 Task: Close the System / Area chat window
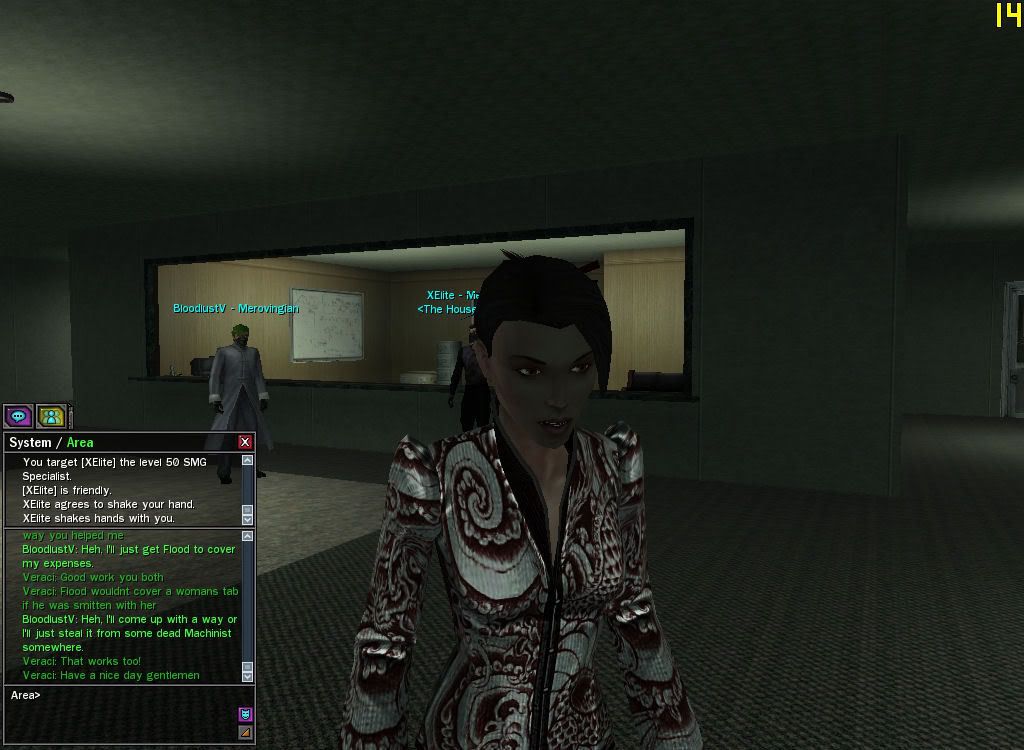[x=245, y=442]
